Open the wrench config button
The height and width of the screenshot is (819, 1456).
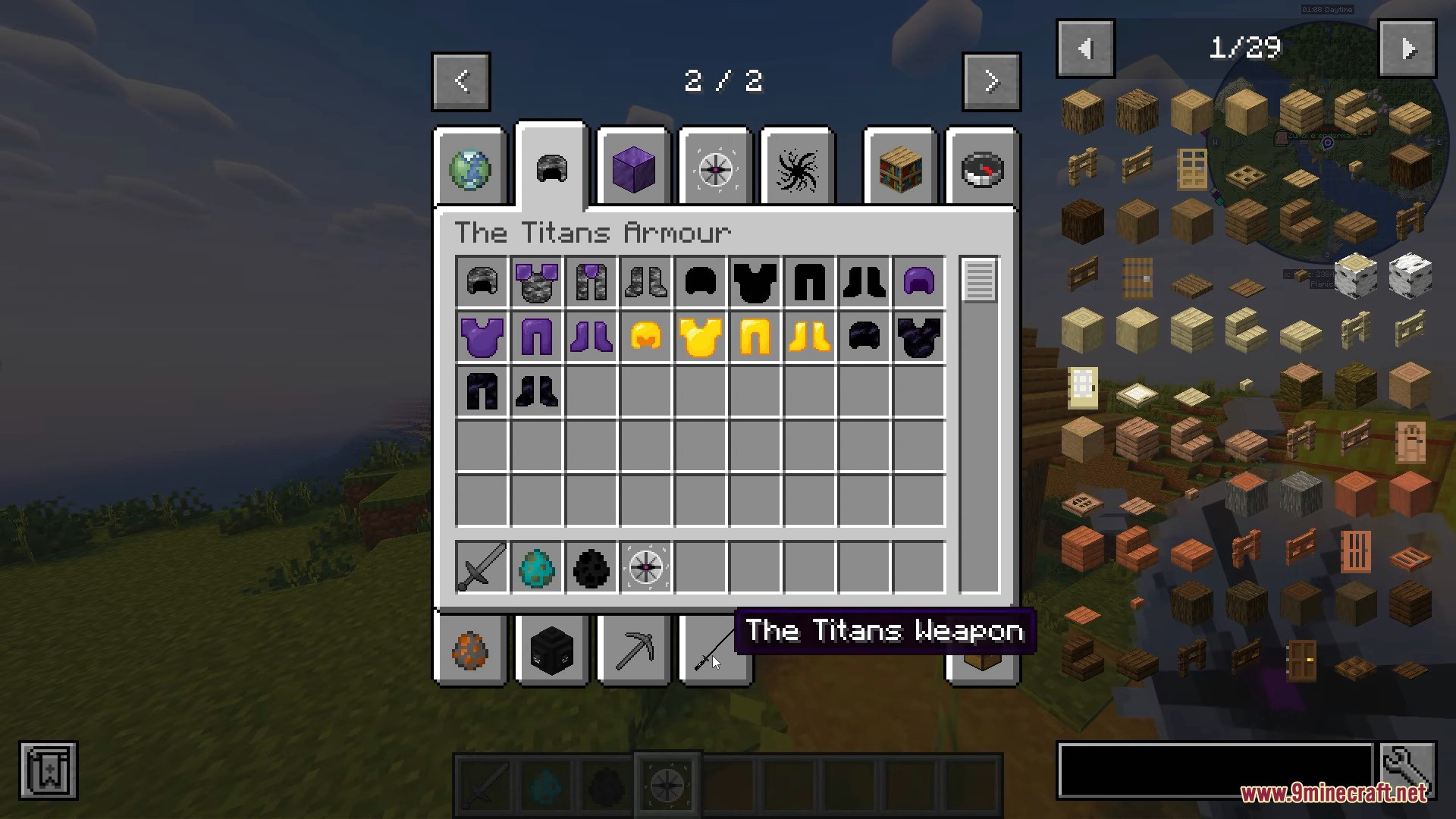(1407, 771)
